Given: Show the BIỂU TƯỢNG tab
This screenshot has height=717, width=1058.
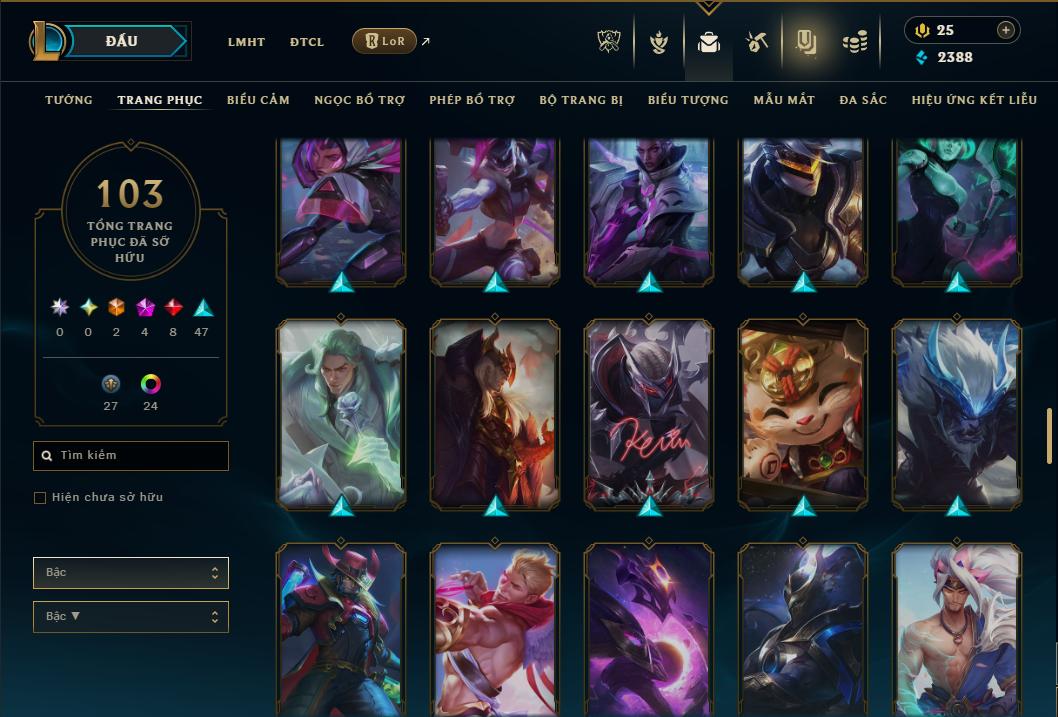Looking at the screenshot, I should click(x=688, y=100).
